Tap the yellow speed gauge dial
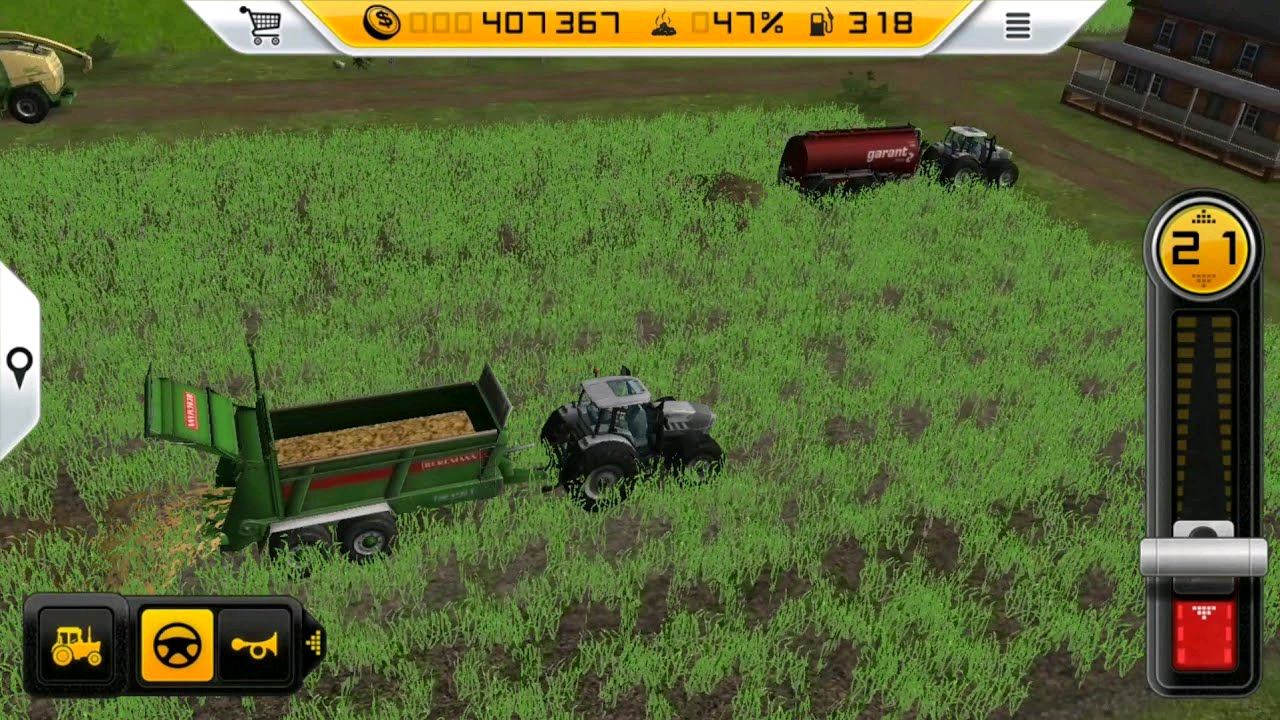 (1203, 246)
